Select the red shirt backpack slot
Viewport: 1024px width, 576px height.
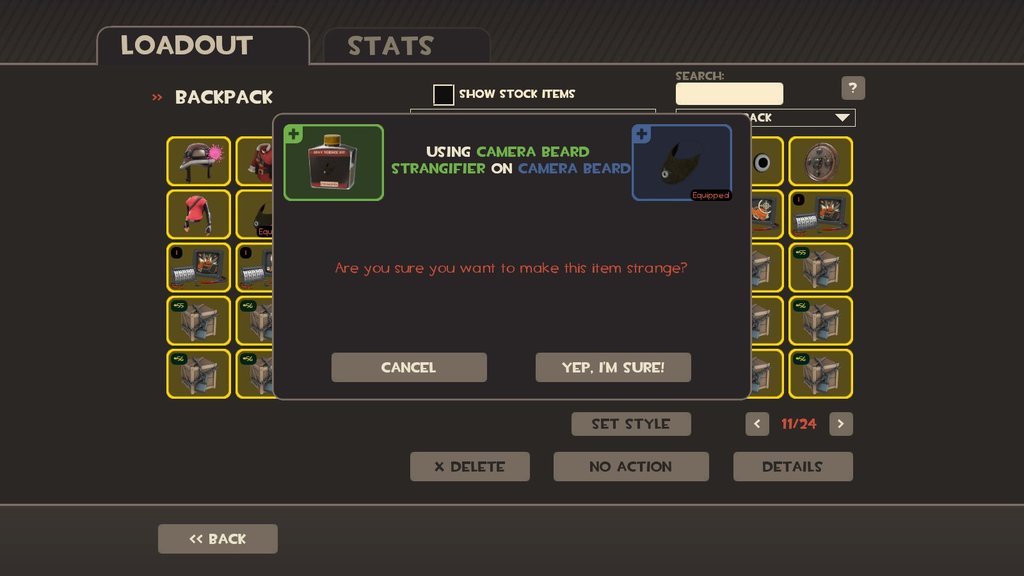199,214
